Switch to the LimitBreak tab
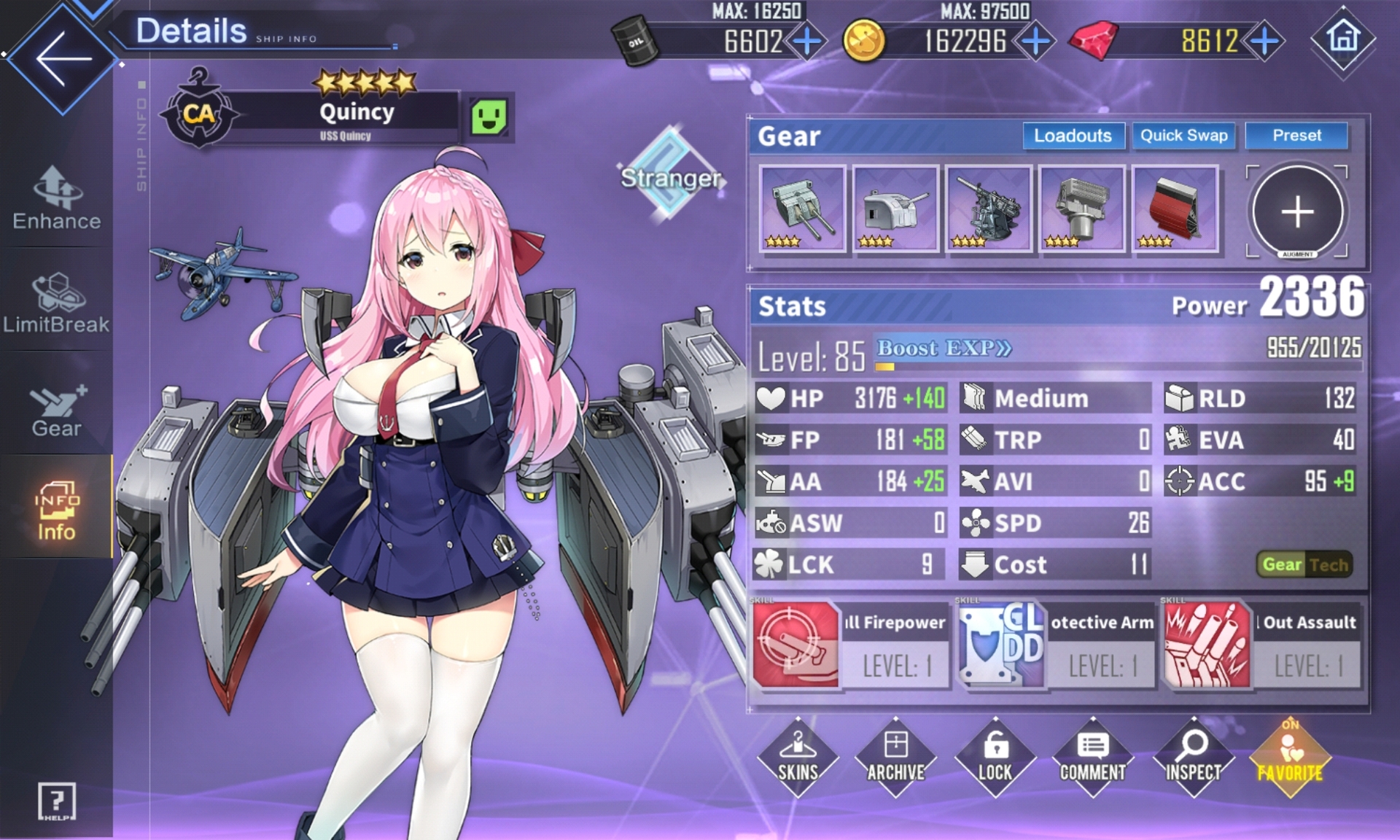This screenshot has height=840, width=1400. click(x=57, y=303)
